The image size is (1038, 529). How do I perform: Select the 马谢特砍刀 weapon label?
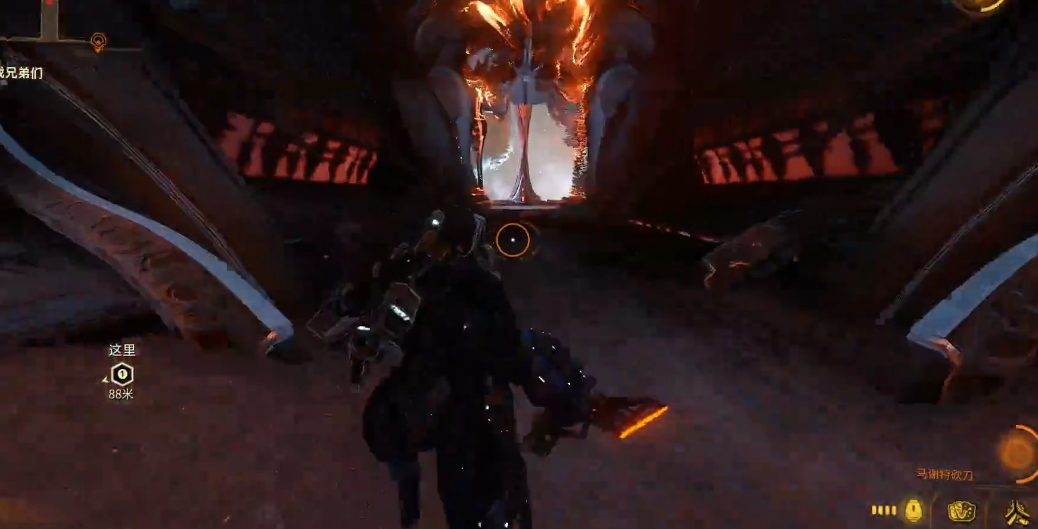tap(944, 475)
